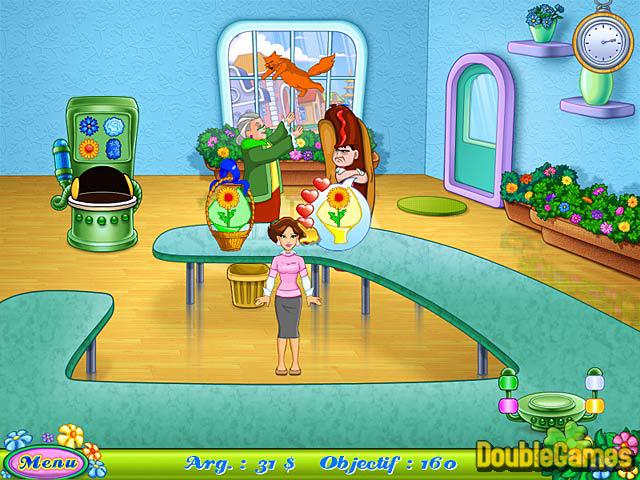Select the dark blue daisy on the flower machine

[89, 127]
